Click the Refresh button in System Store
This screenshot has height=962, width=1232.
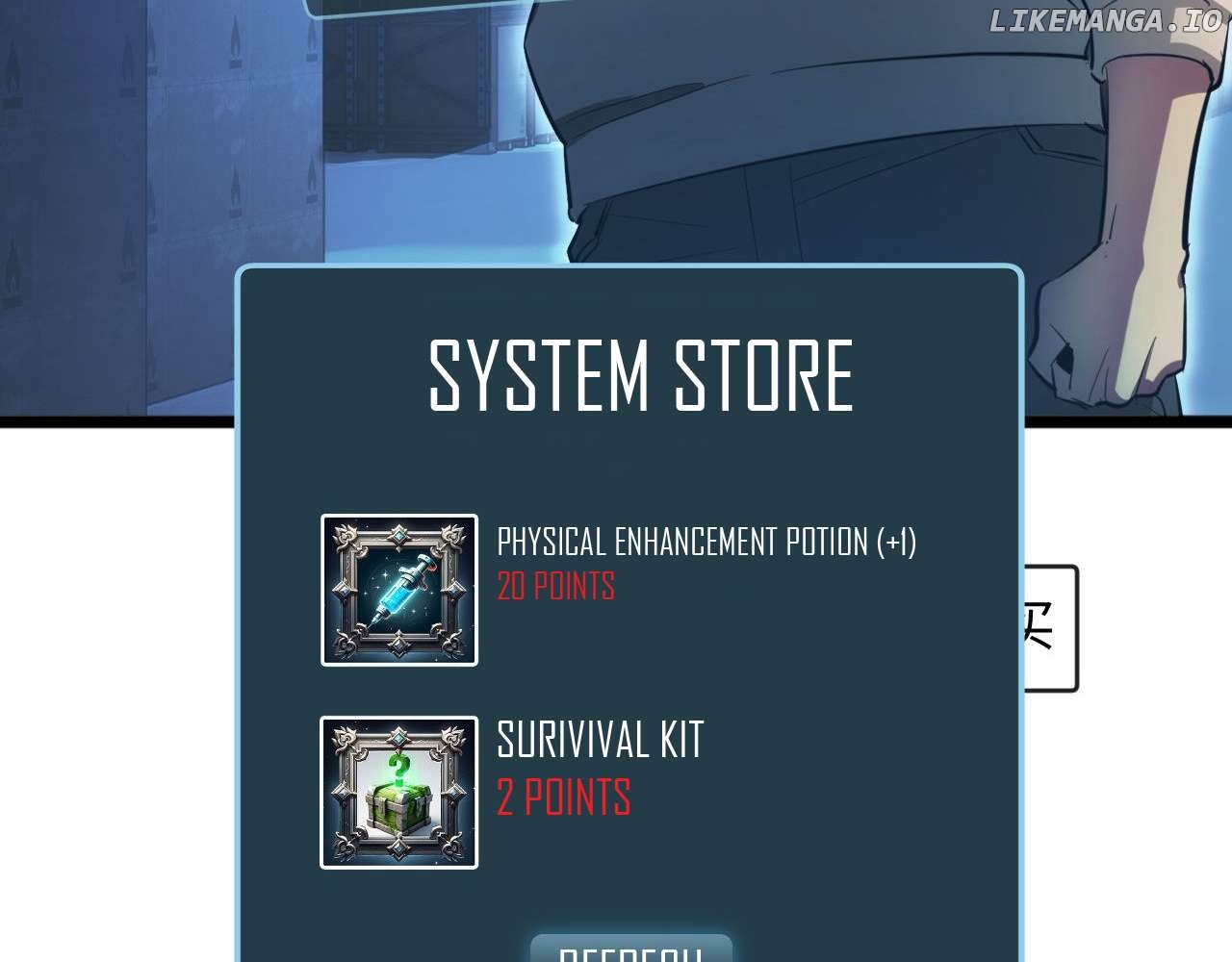pos(630,950)
